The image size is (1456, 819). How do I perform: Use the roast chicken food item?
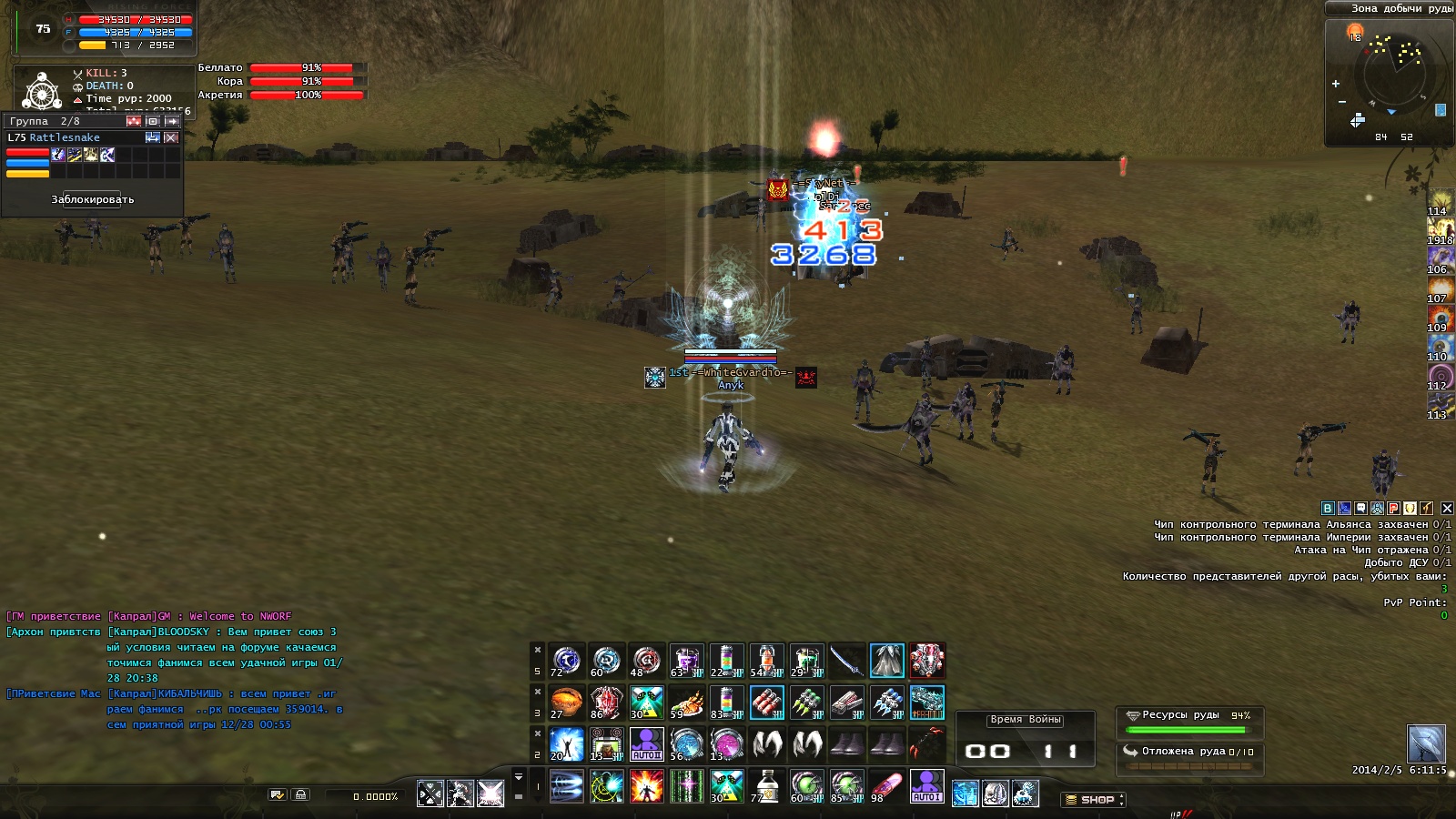[686, 703]
